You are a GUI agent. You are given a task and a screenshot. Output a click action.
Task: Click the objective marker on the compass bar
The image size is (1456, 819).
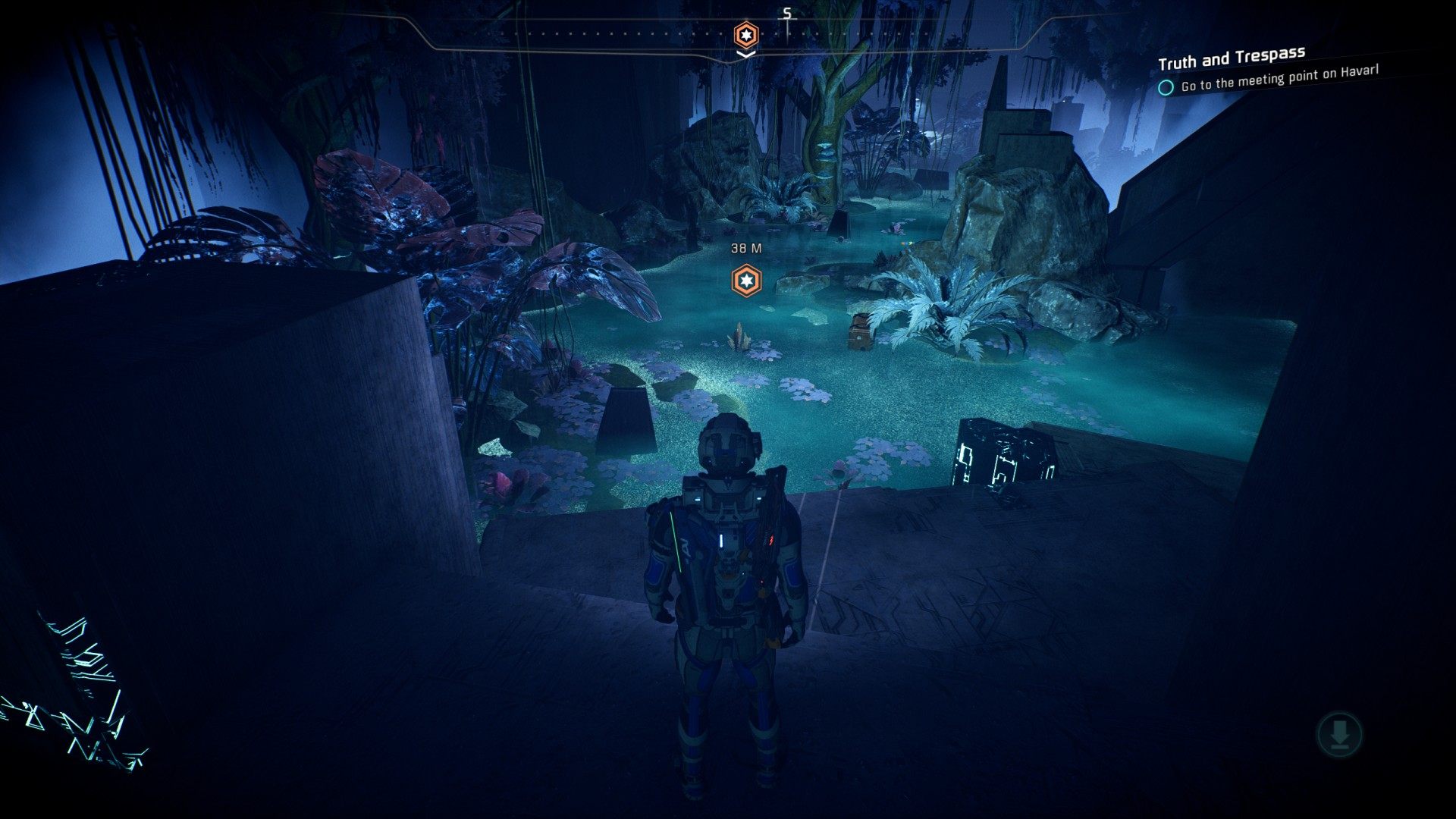746,35
